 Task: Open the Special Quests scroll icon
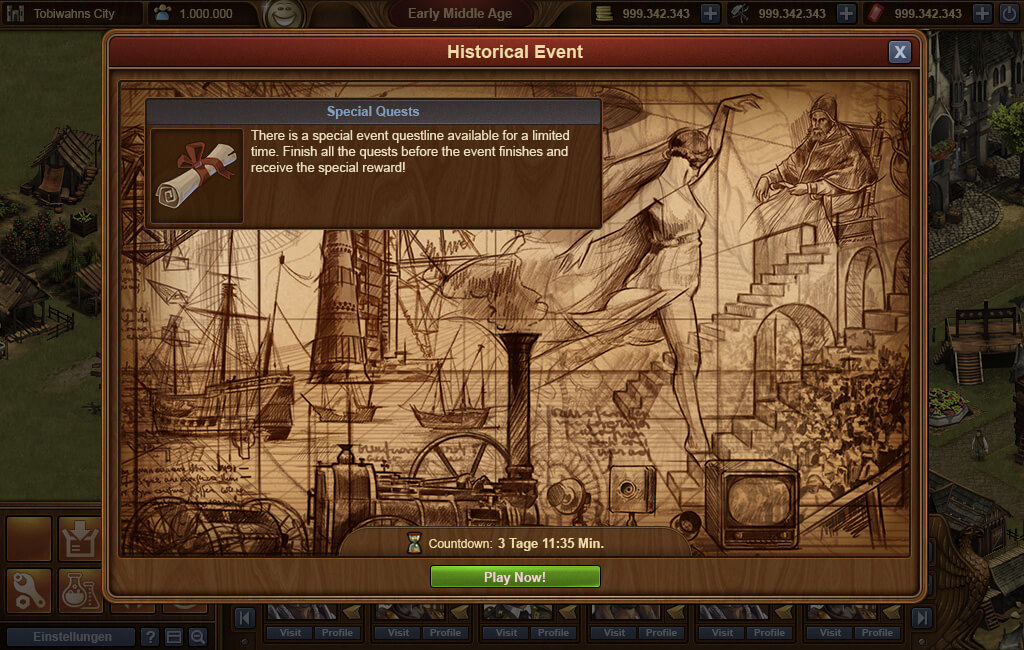[197, 174]
